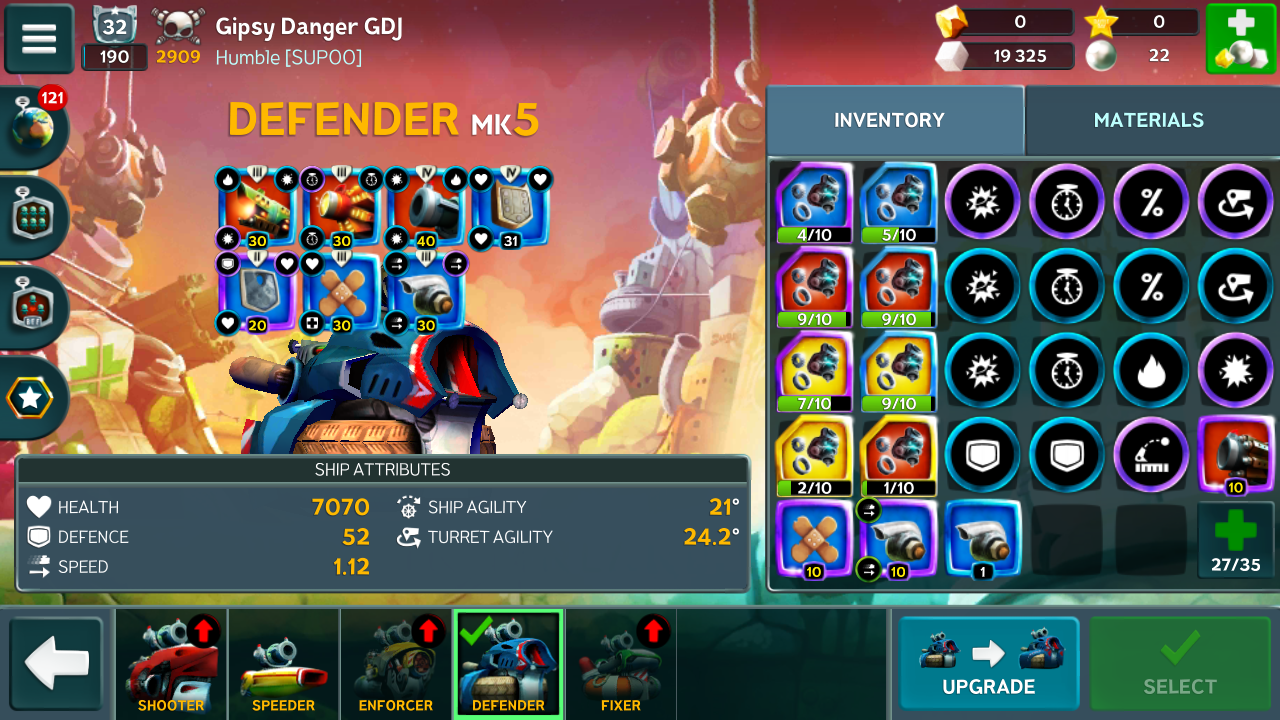Select the equipped level 31 shield slot
This screenshot has height=720, width=1280.
(510, 208)
